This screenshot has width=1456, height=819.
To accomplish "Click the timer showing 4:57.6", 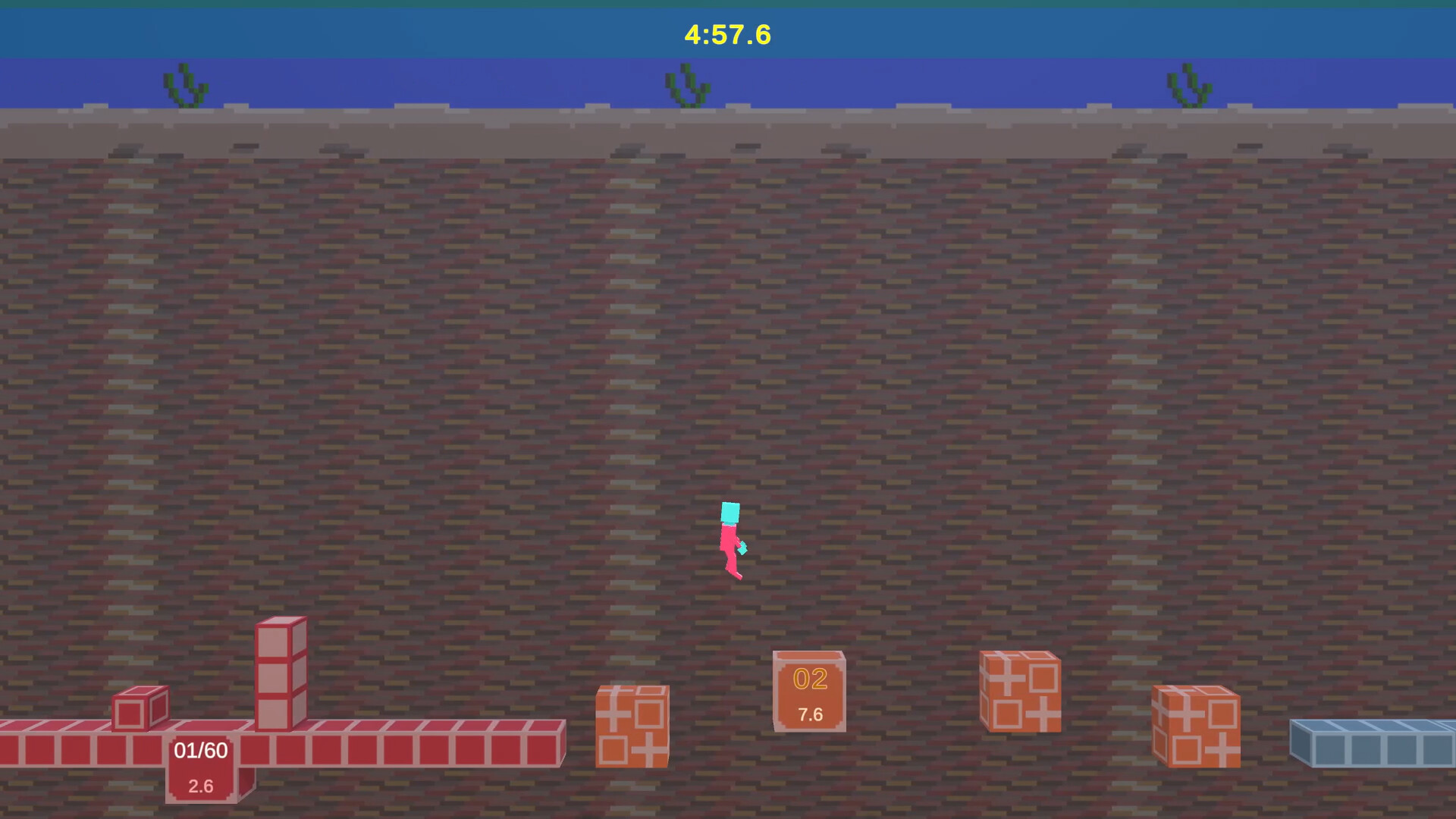I will coord(727,33).
